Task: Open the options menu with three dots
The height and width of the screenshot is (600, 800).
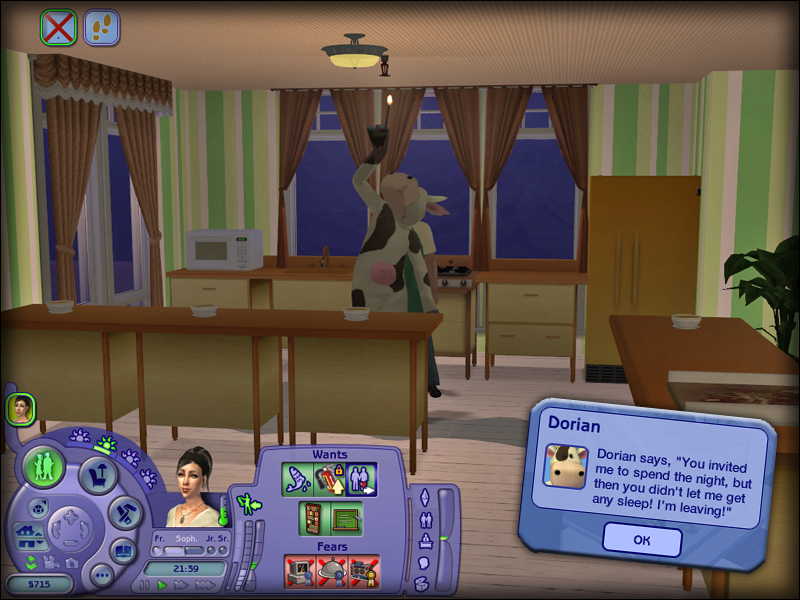Action: click(x=100, y=575)
